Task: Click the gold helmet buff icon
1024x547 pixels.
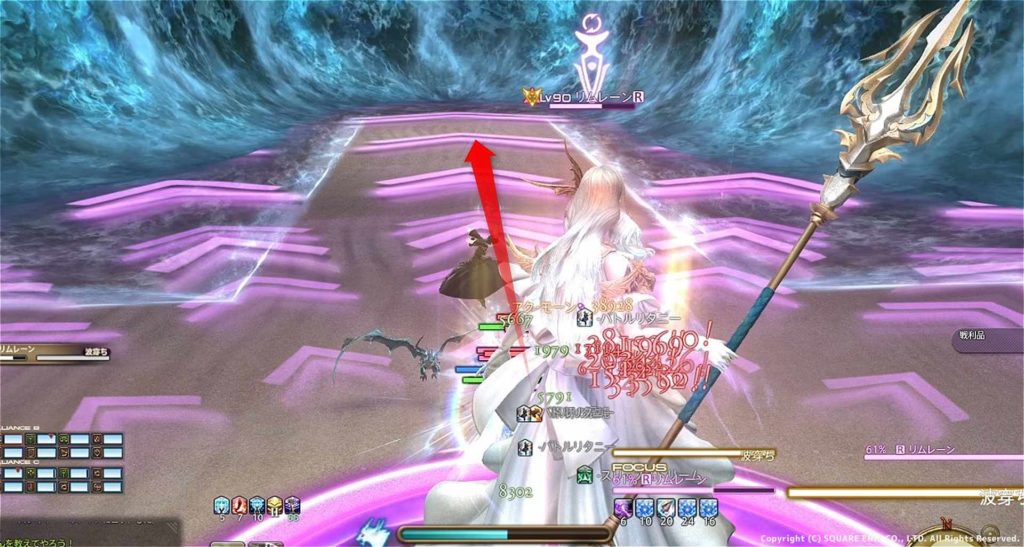Action: coord(274,506)
